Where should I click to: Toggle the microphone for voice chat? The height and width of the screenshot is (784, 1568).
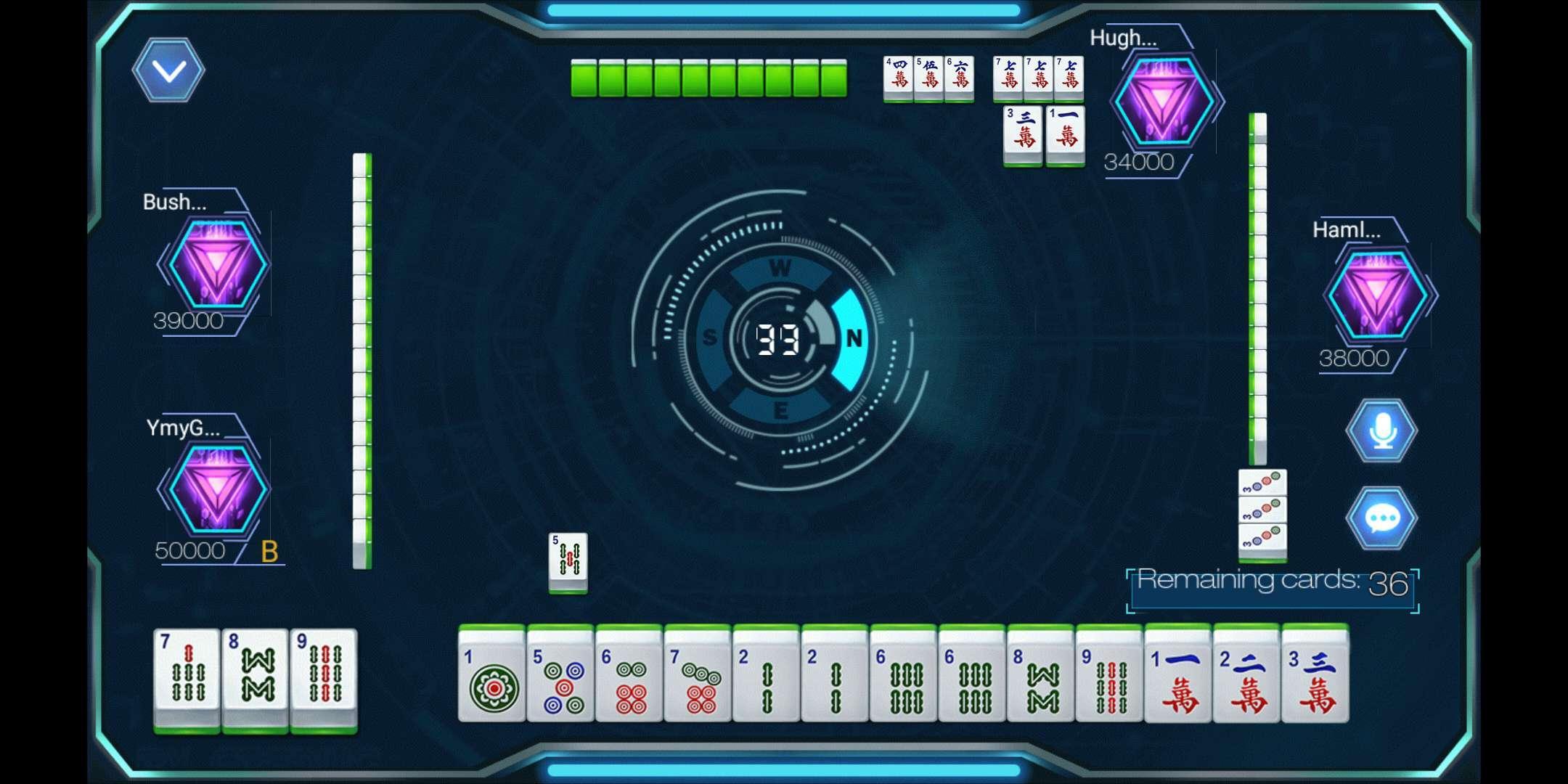pyautogui.click(x=1383, y=429)
